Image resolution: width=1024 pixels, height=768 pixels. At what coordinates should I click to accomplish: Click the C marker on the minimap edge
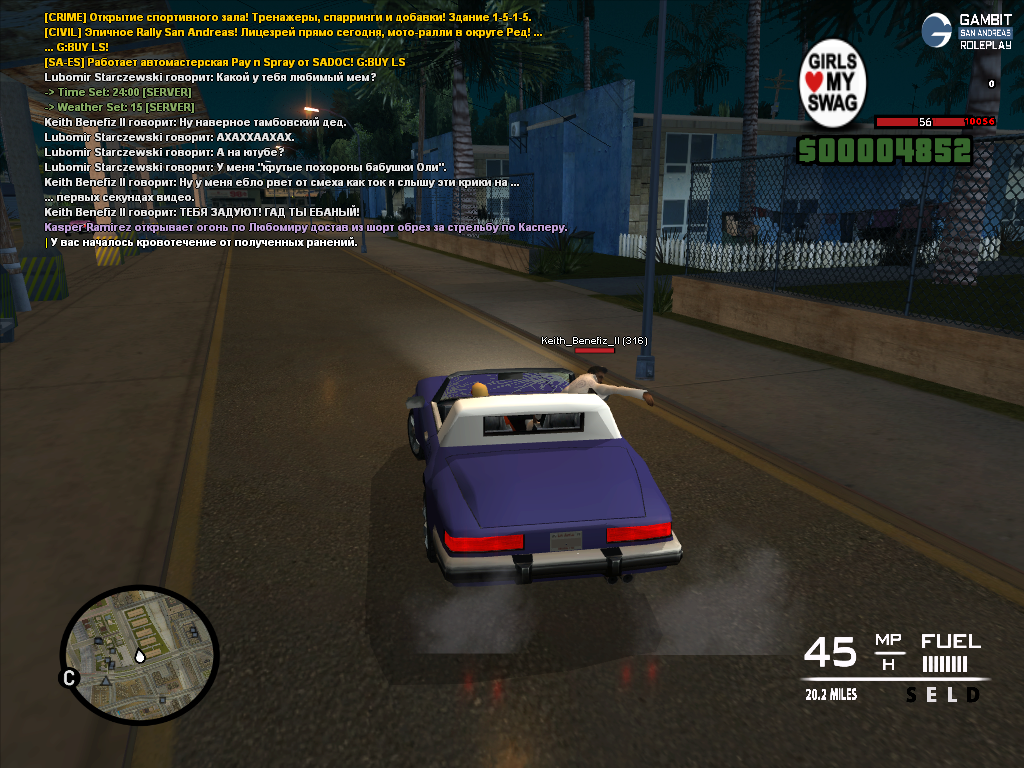click(x=70, y=679)
